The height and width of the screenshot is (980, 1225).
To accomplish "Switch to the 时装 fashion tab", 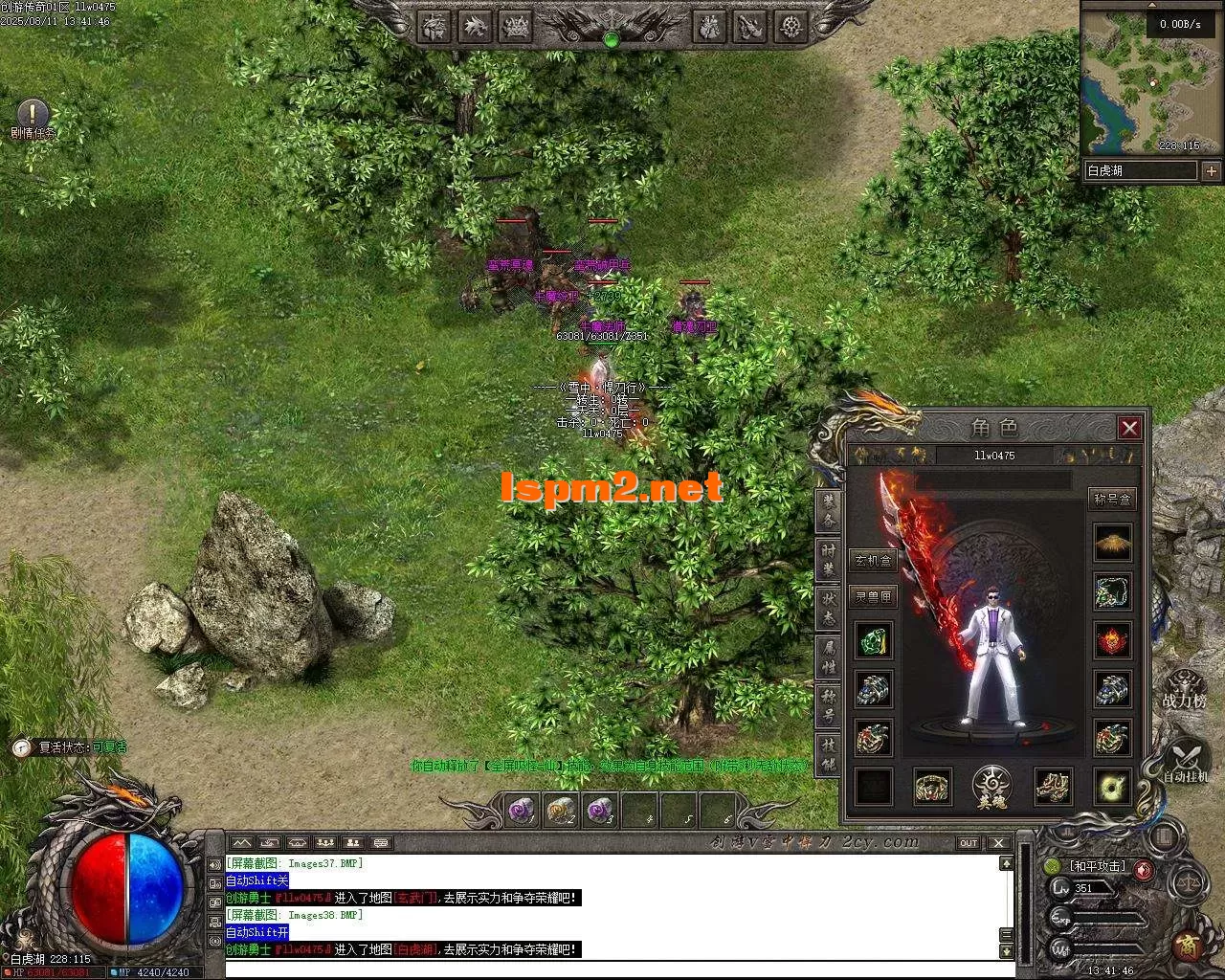I will tap(828, 561).
